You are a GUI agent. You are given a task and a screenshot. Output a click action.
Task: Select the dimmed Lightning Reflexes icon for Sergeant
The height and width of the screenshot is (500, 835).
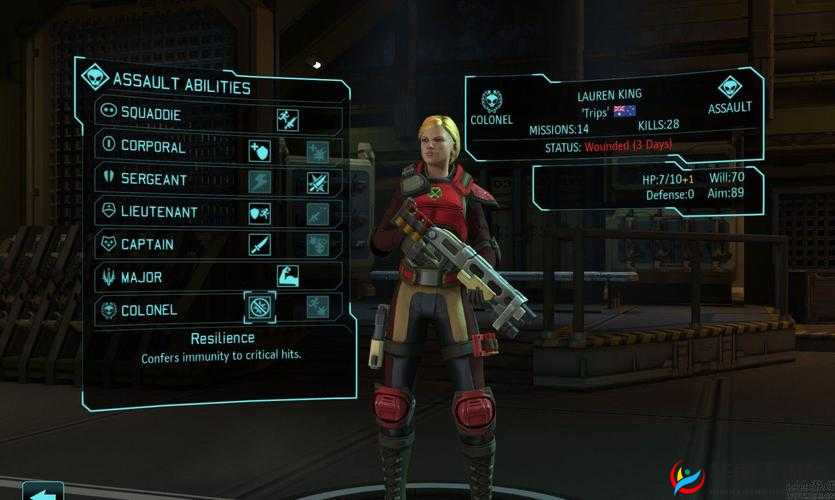[259, 183]
